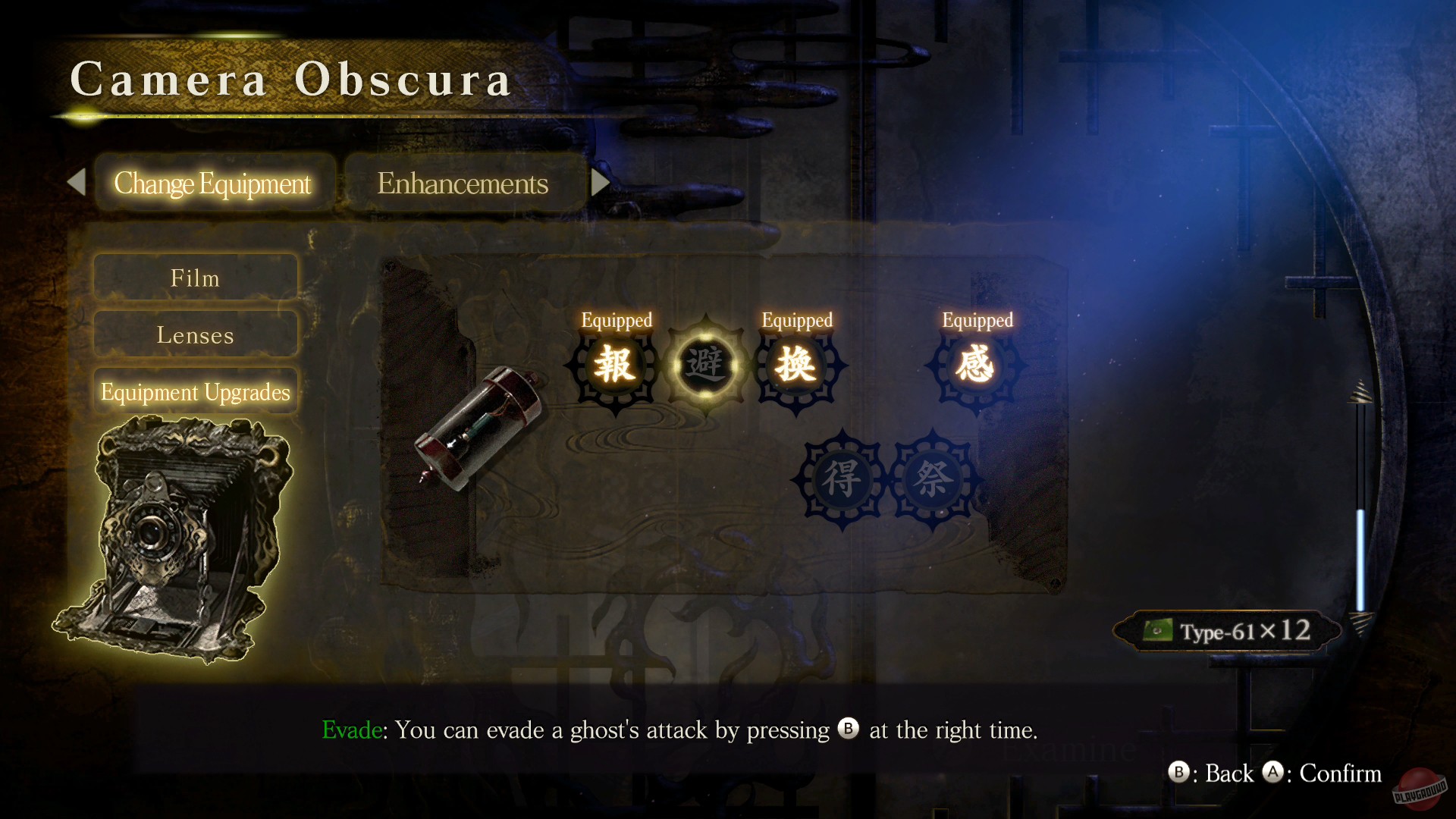Open the Lenses category
This screenshot has height=819, width=1456.
pos(195,335)
